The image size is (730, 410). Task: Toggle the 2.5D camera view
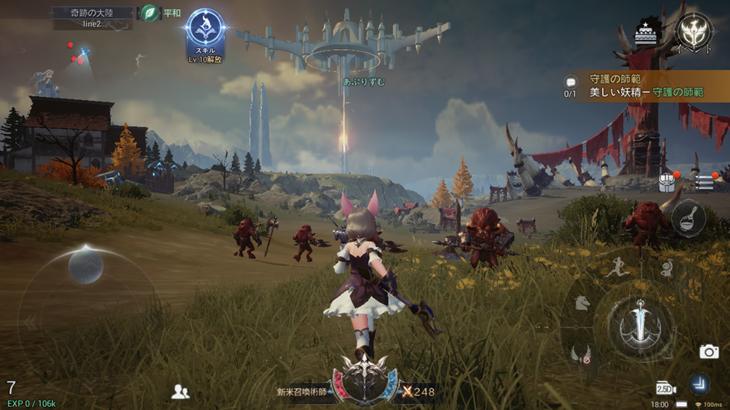(x=666, y=387)
